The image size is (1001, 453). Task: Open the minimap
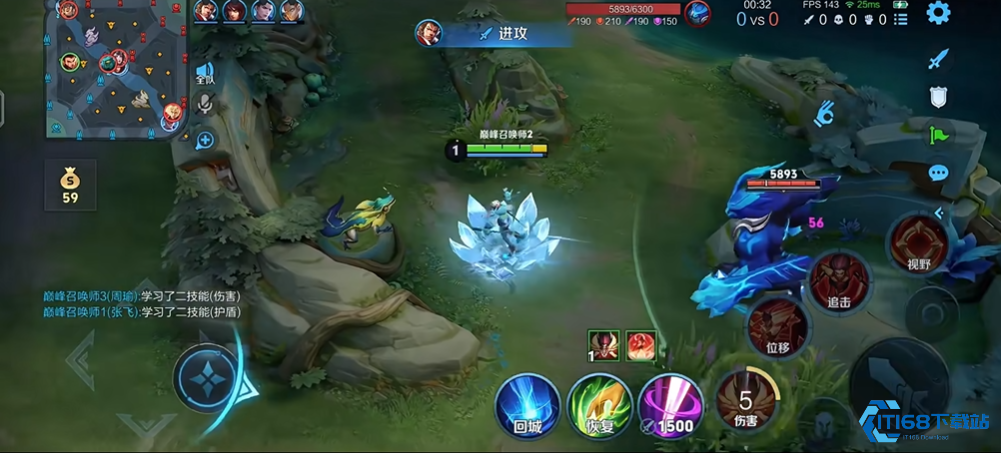pyautogui.click(x=117, y=66)
